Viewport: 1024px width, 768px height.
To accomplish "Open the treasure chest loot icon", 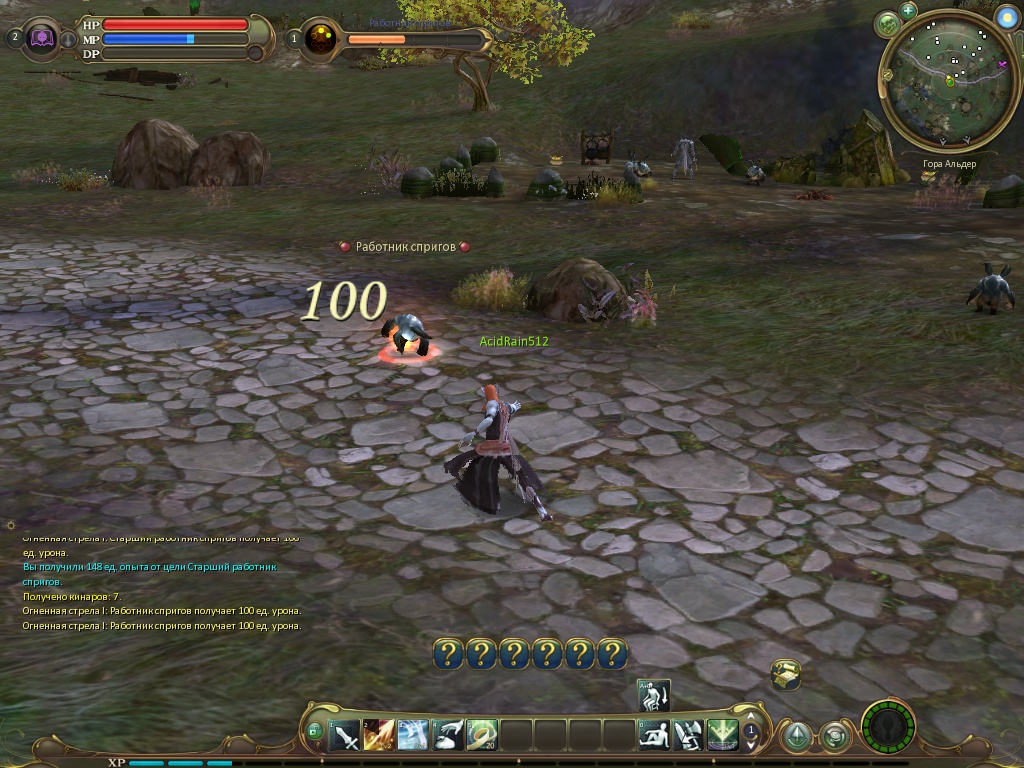I will (x=786, y=675).
